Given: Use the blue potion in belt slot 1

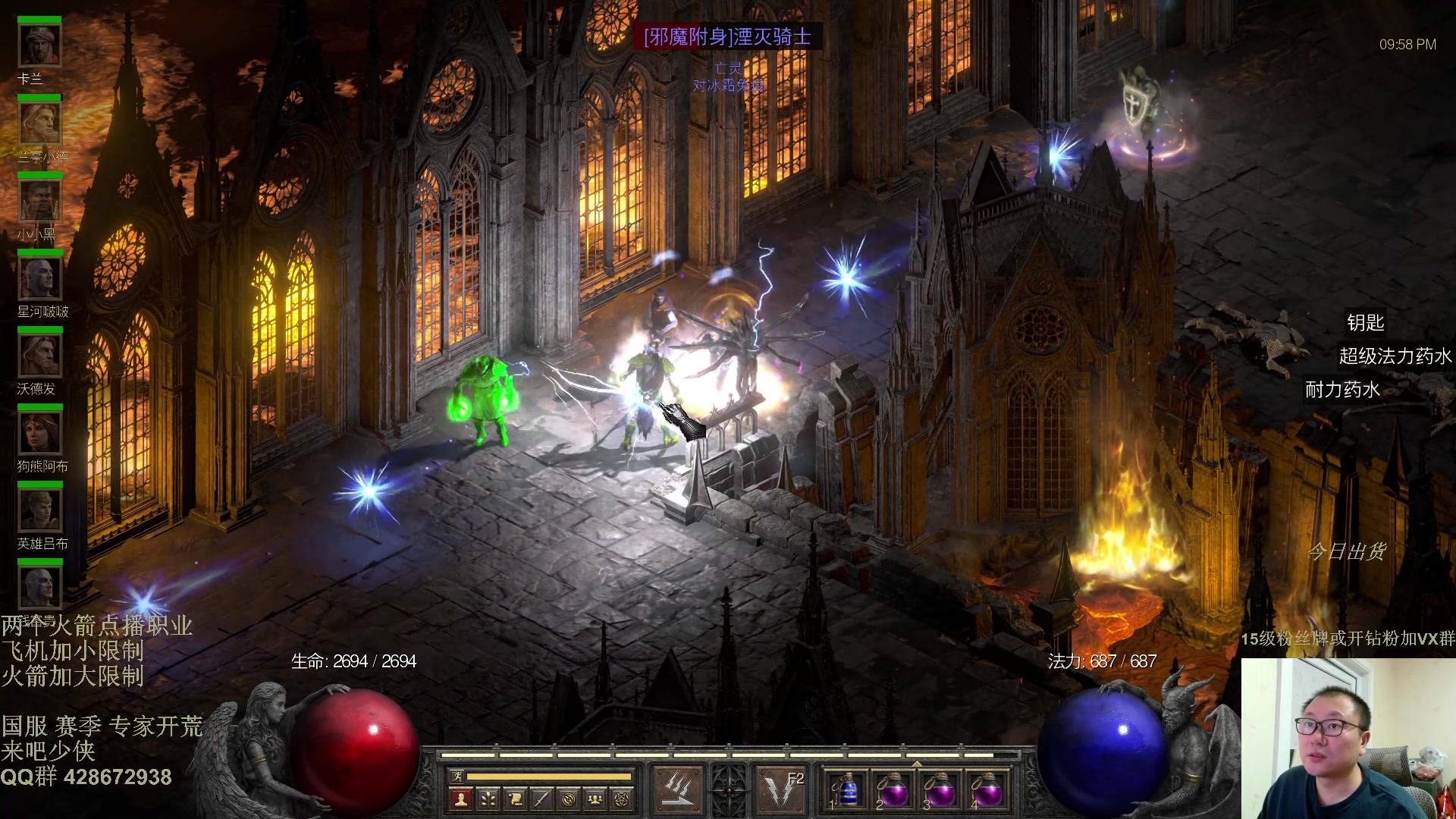Looking at the screenshot, I should coord(846,792).
